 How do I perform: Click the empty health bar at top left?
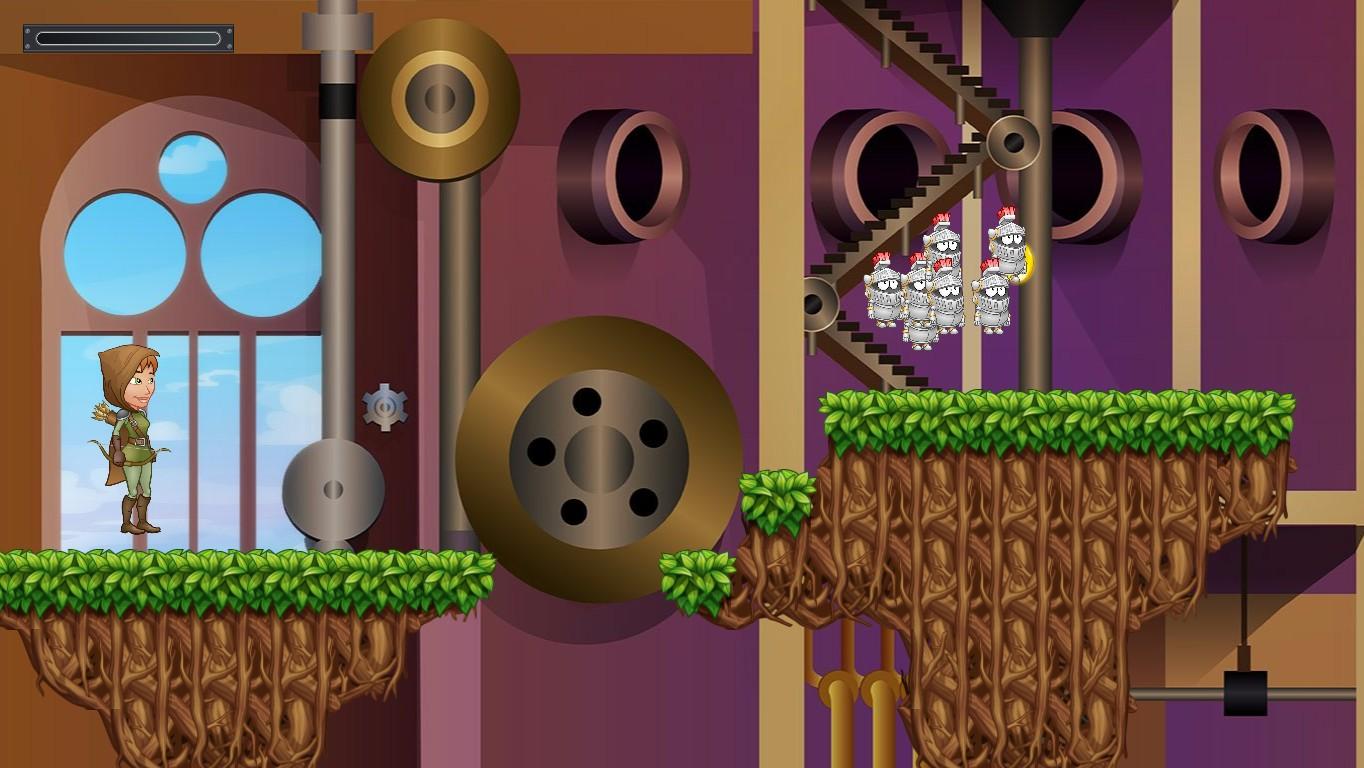pos(128,37)
